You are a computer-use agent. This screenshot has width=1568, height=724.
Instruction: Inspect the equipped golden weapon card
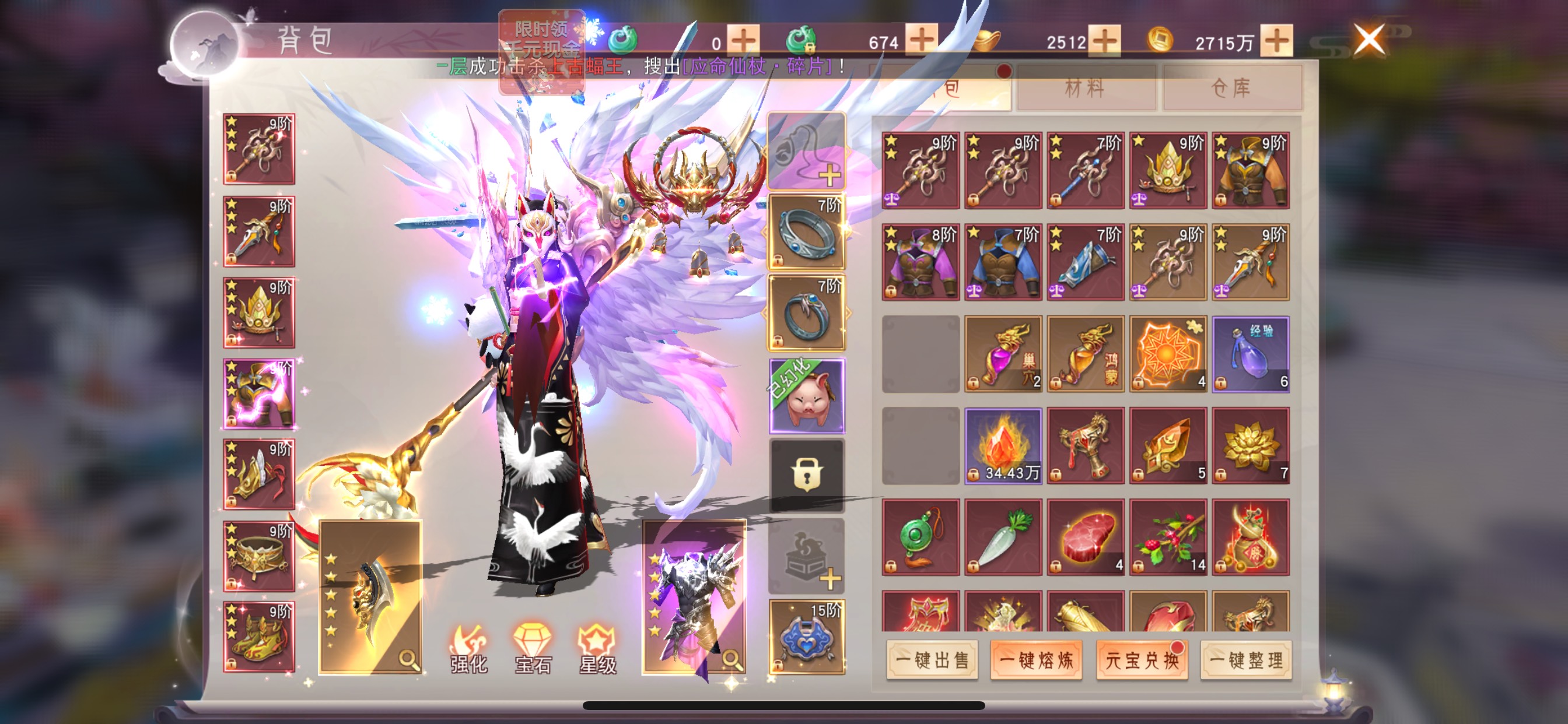pos(370,596)
